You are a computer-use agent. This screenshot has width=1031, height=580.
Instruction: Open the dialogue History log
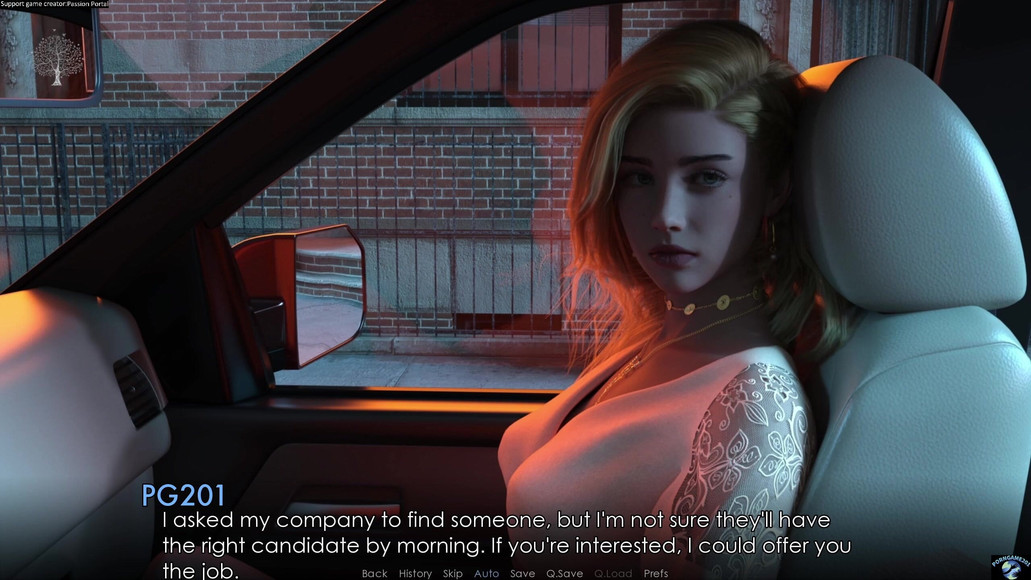coord(415,573)
